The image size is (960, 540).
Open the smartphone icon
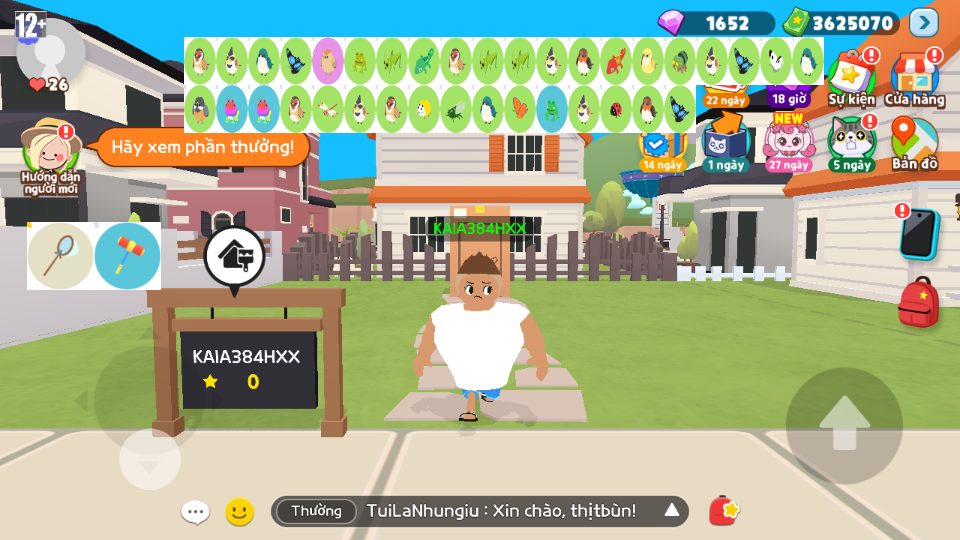pyautogui.click(x=918, y=233)
